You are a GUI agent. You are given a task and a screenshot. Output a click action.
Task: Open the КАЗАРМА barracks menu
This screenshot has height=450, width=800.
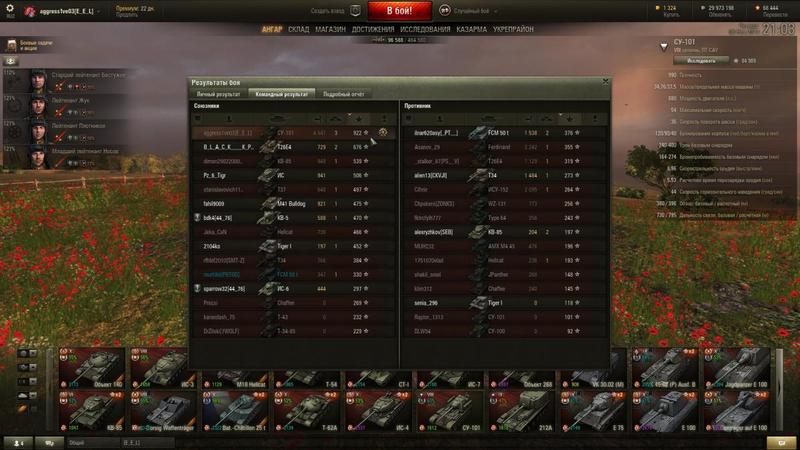point(472,30)
